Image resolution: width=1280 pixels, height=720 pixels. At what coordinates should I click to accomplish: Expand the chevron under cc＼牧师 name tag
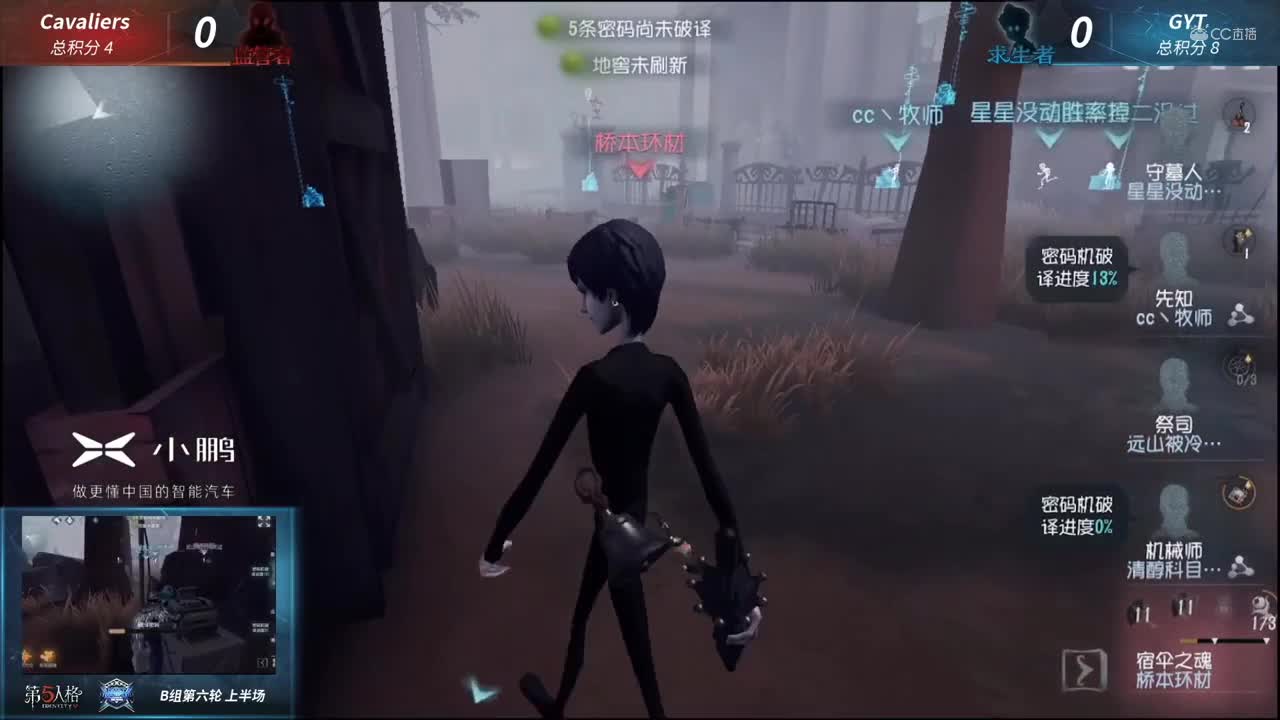(895, 140)
